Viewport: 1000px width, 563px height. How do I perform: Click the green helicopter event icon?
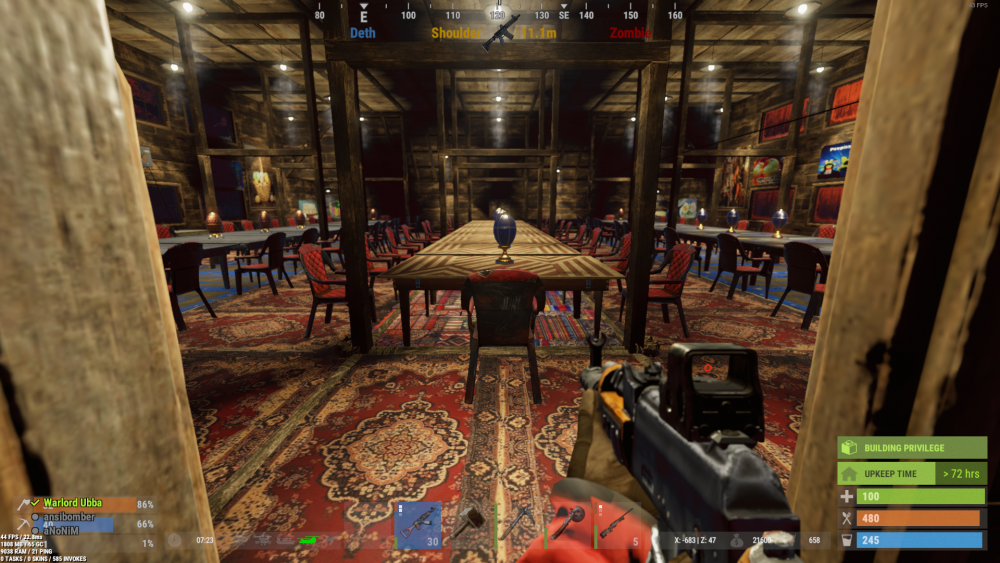click(x=308, y=540)
